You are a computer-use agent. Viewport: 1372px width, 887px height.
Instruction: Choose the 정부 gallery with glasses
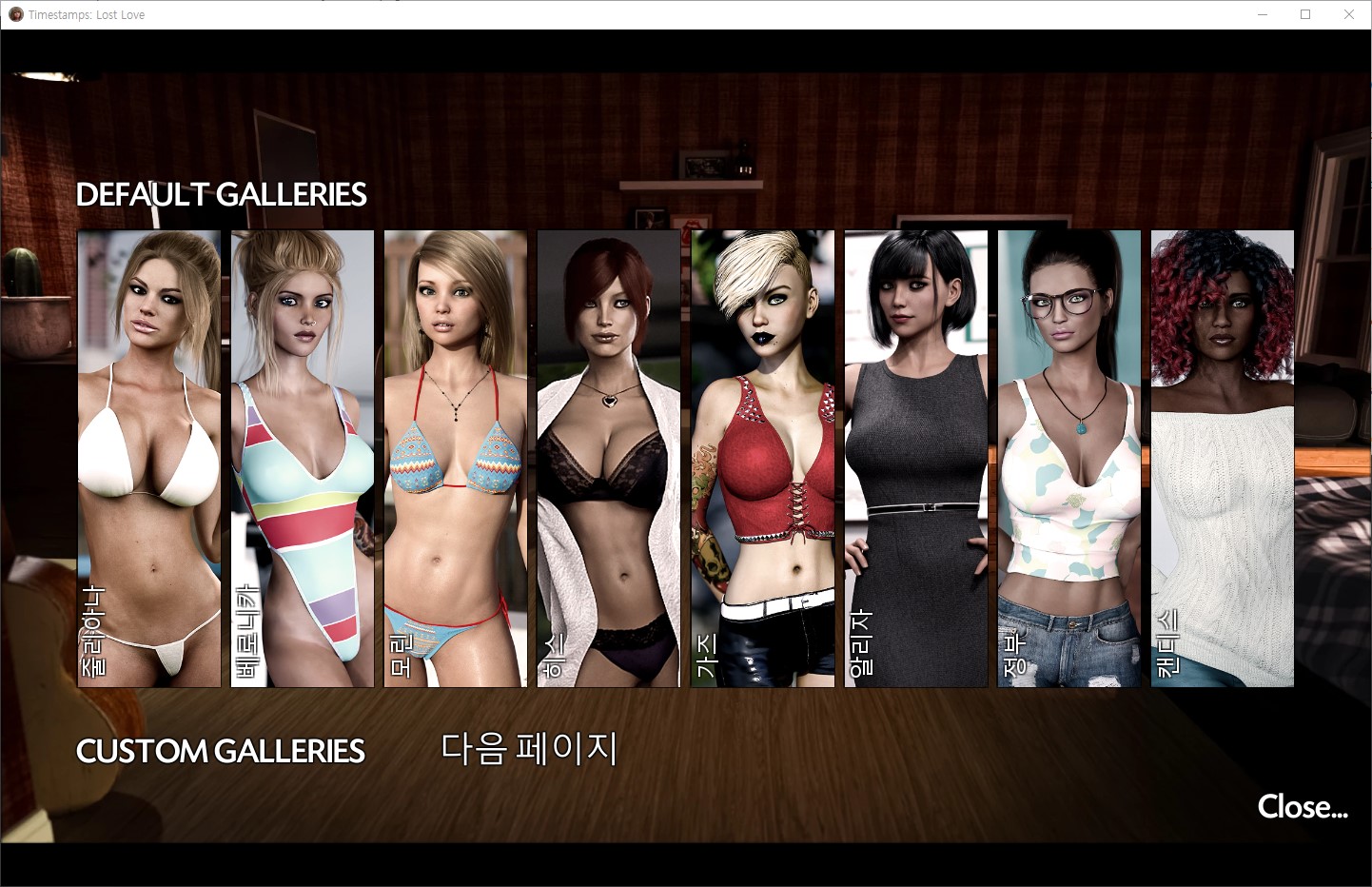[x=1068, y=458]
